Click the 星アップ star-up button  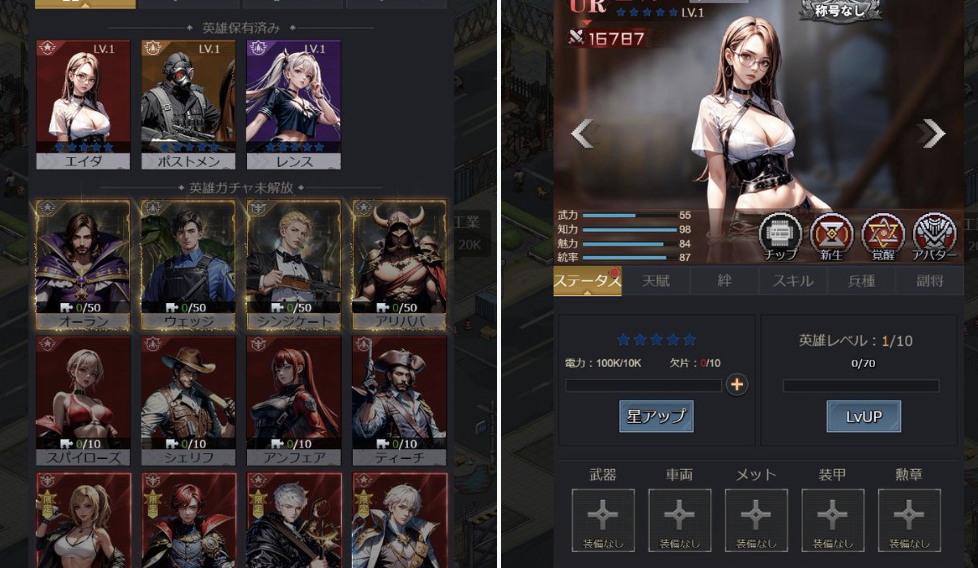click(x=656, y=416)
